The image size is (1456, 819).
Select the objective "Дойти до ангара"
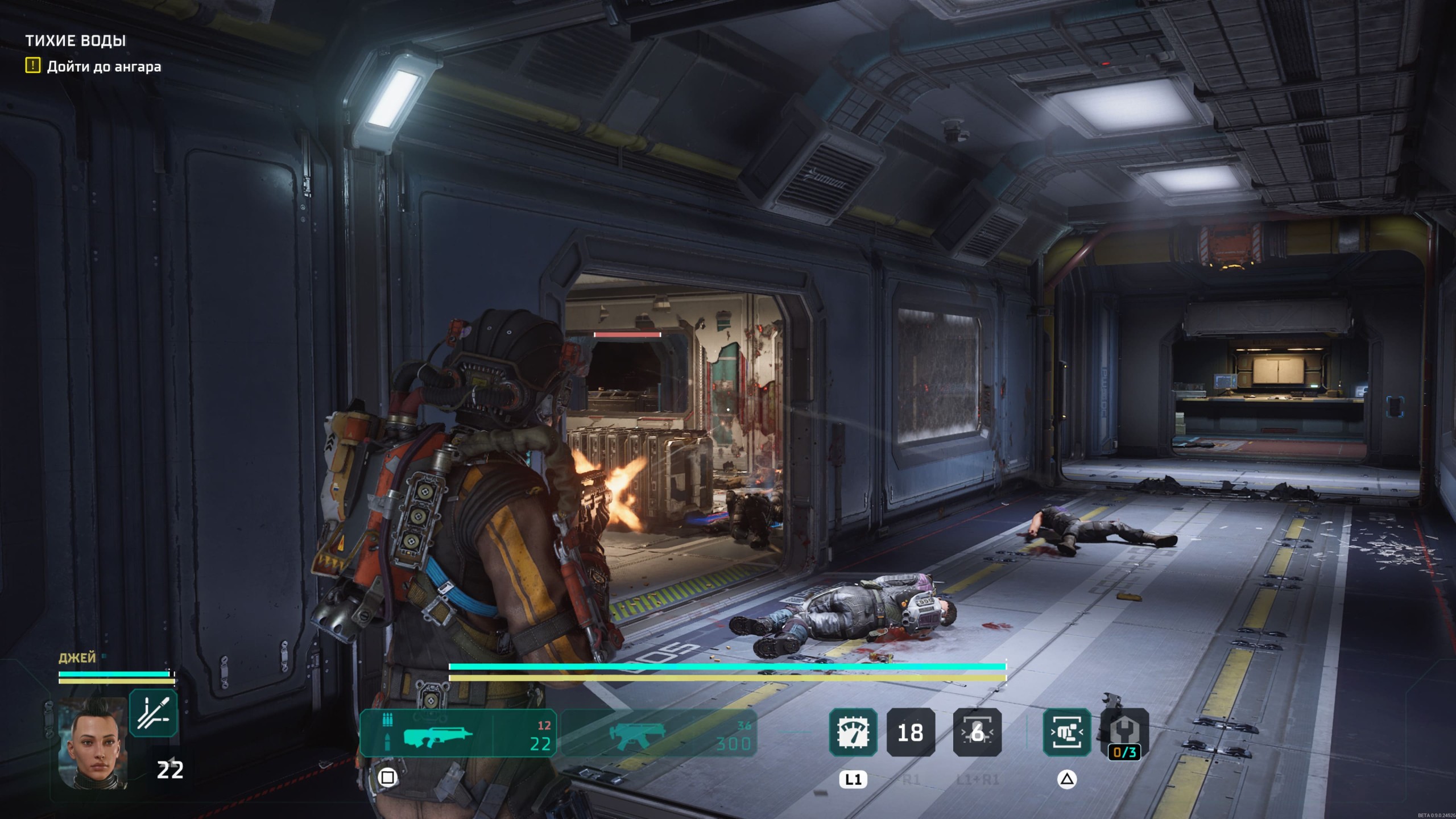(x=104, y=67)
